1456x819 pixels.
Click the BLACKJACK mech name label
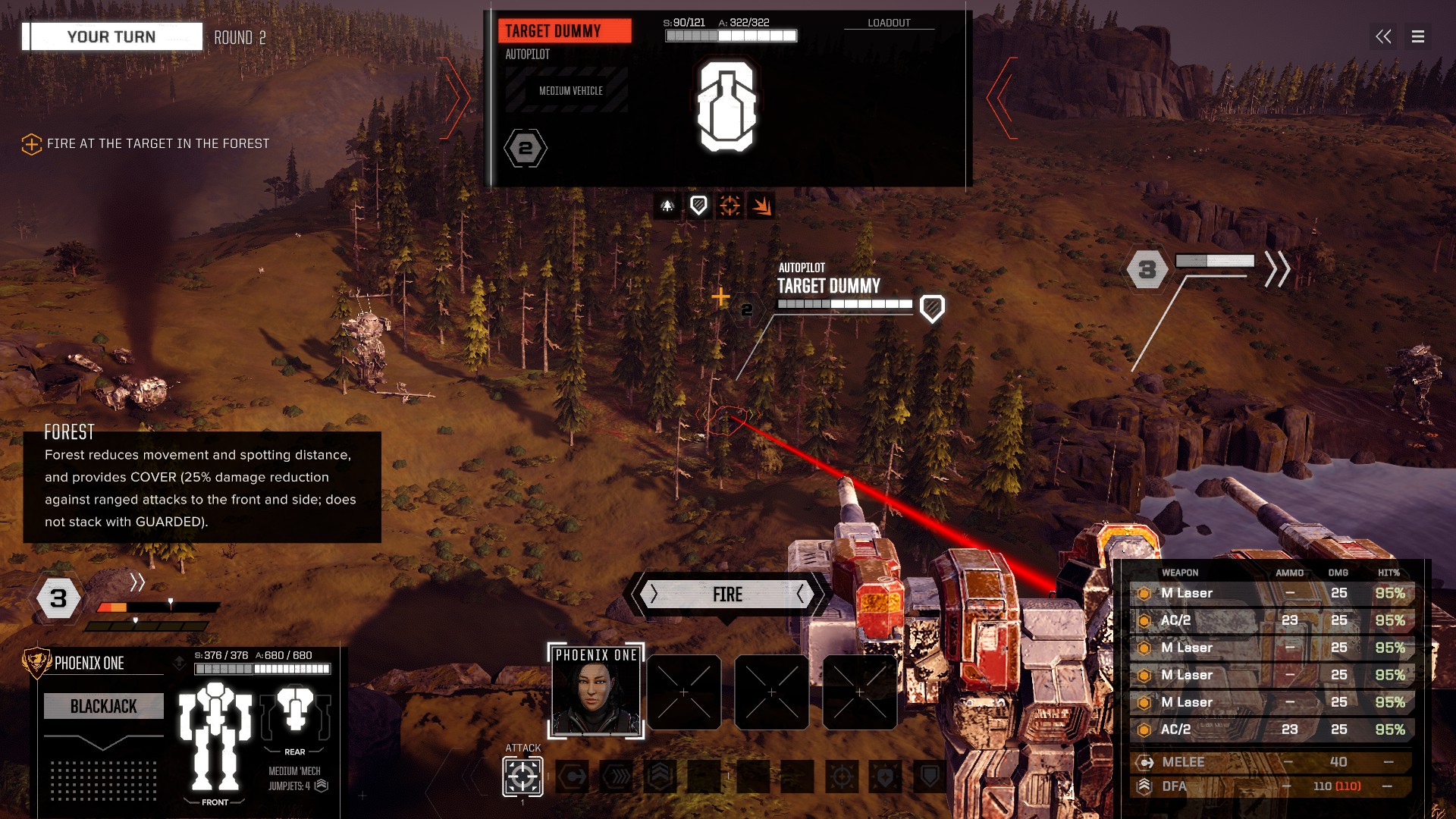pyautogui.click(x=104, y=706)
